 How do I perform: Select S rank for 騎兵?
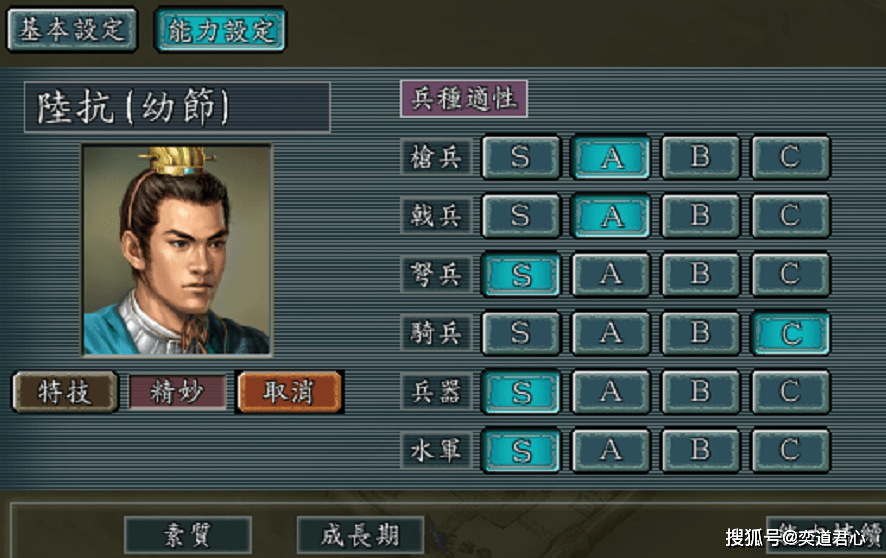(520, 333)
